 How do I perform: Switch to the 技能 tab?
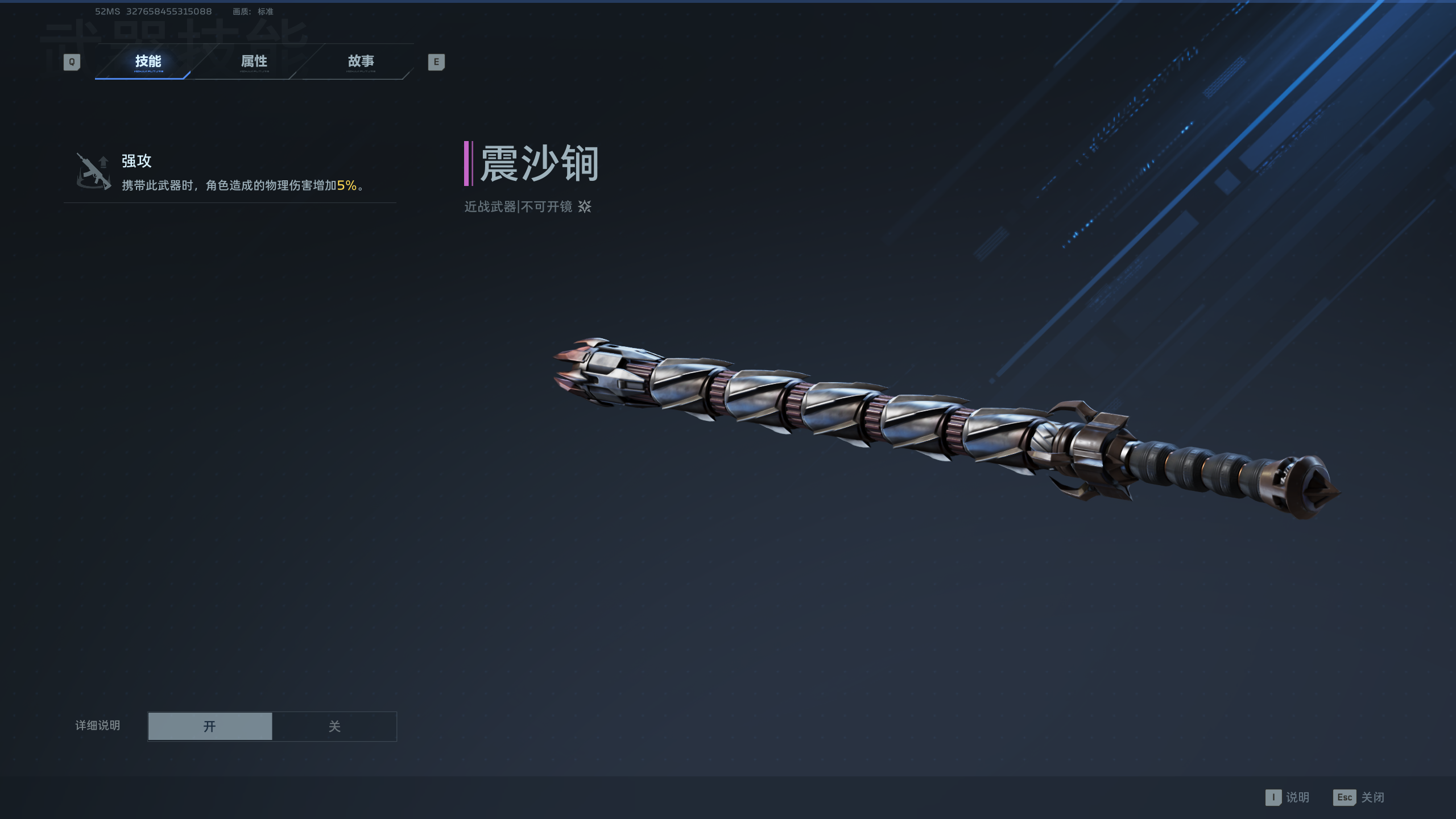[148, 61]
